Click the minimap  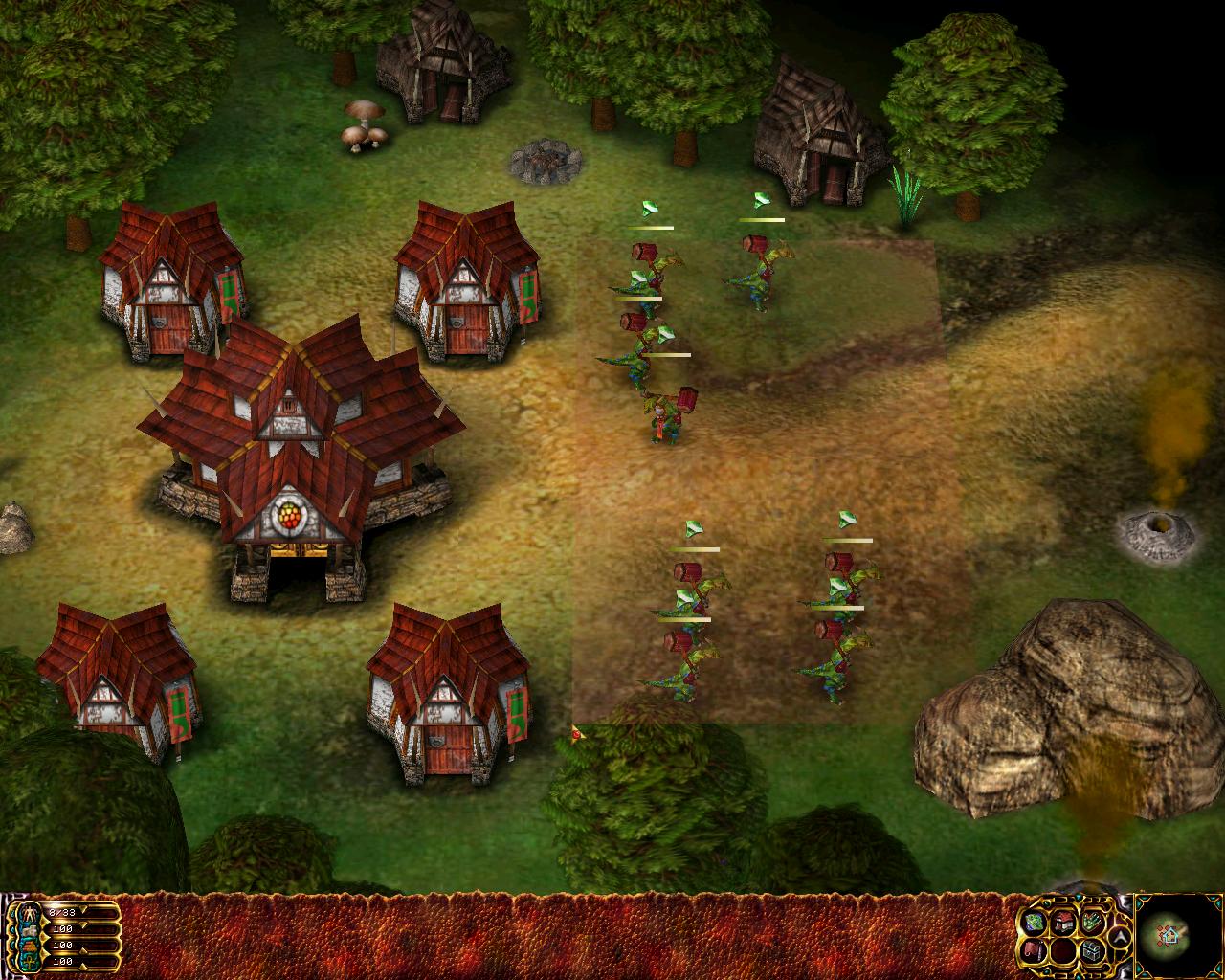coord(1178,935)
